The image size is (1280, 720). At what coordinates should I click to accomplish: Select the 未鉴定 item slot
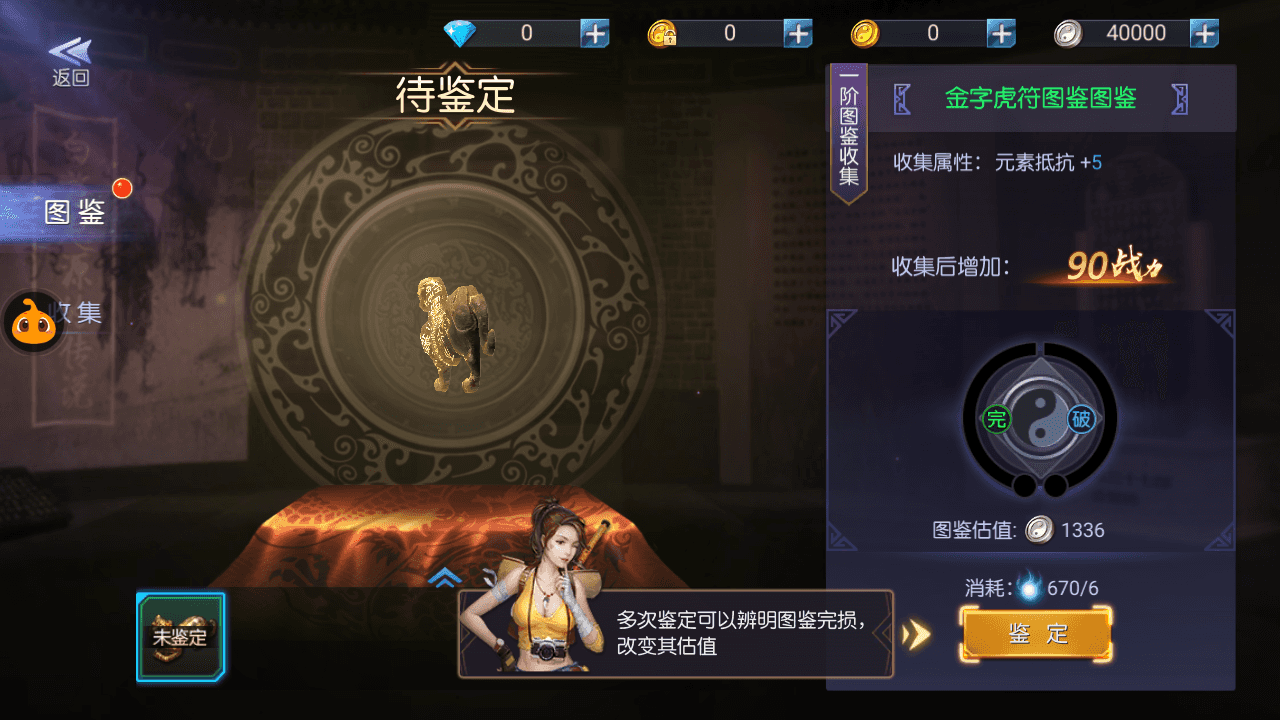(x=180, y=637)
